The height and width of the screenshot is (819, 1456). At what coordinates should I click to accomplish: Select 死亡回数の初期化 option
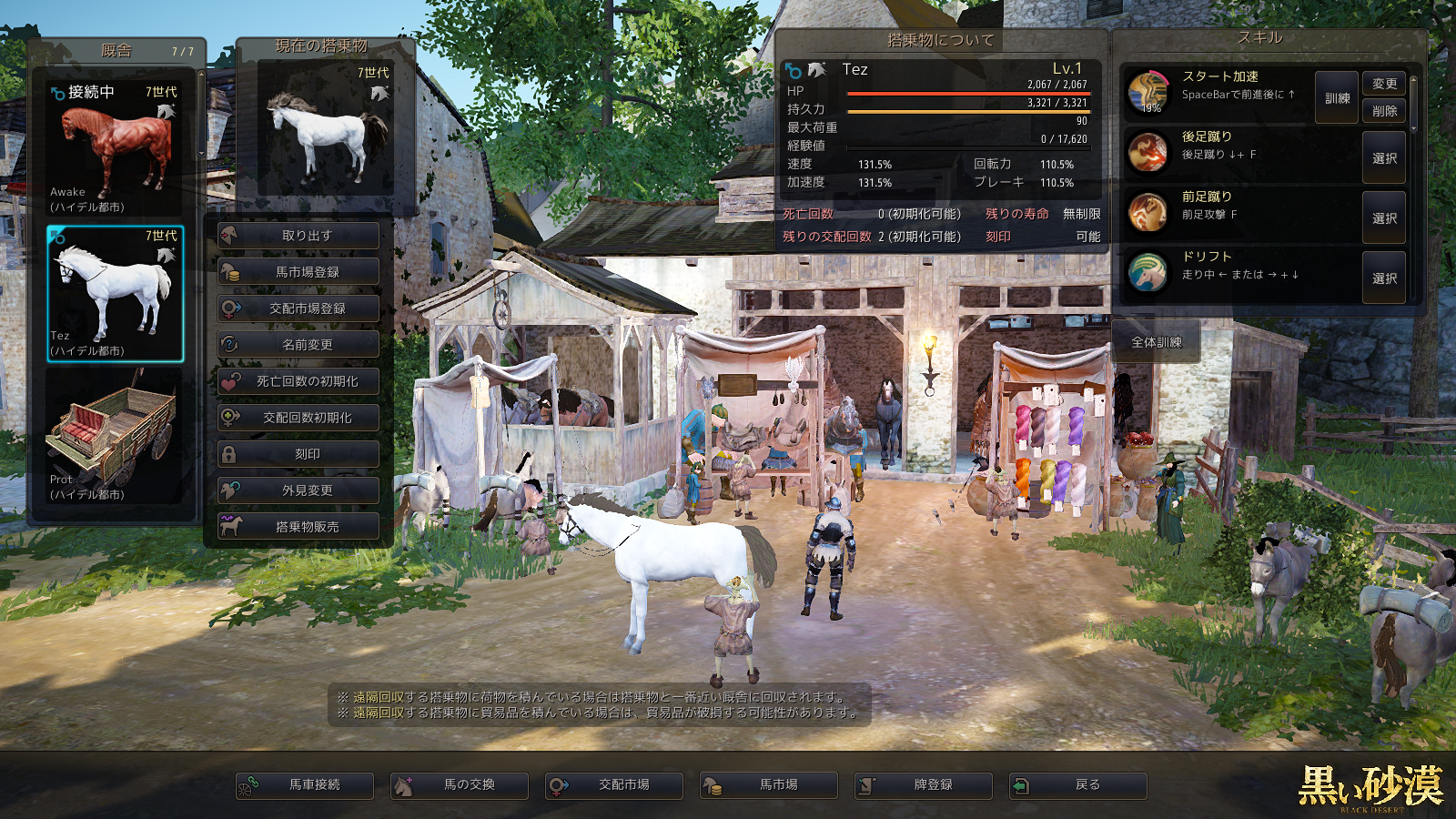point(298,381)
